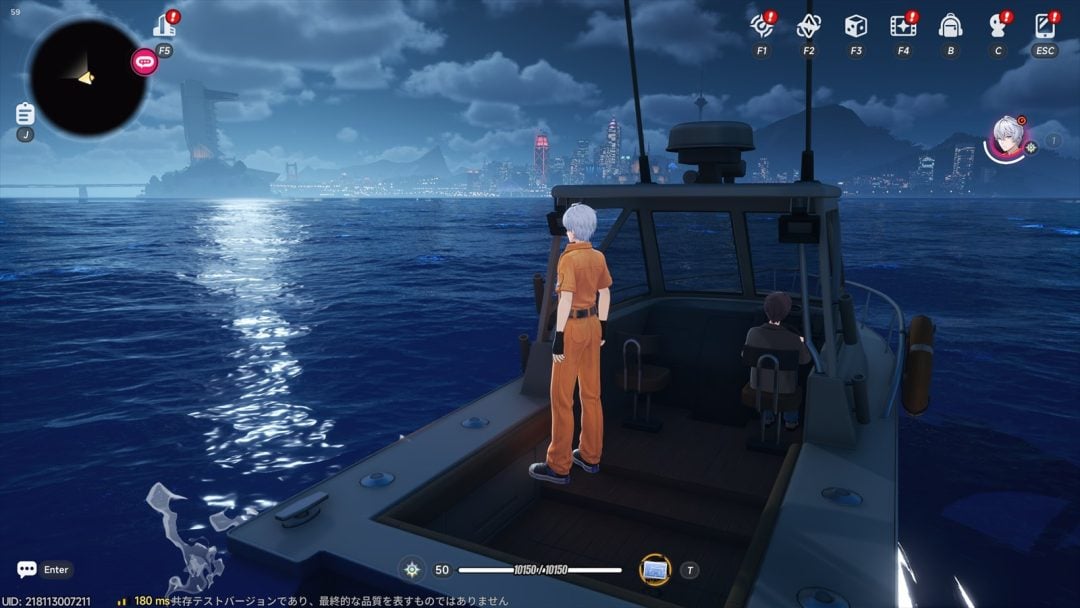The height and width of the screenshot is (608, 1080).
Task: Open the pink chat bubble notification
Action: coord(145,62)
